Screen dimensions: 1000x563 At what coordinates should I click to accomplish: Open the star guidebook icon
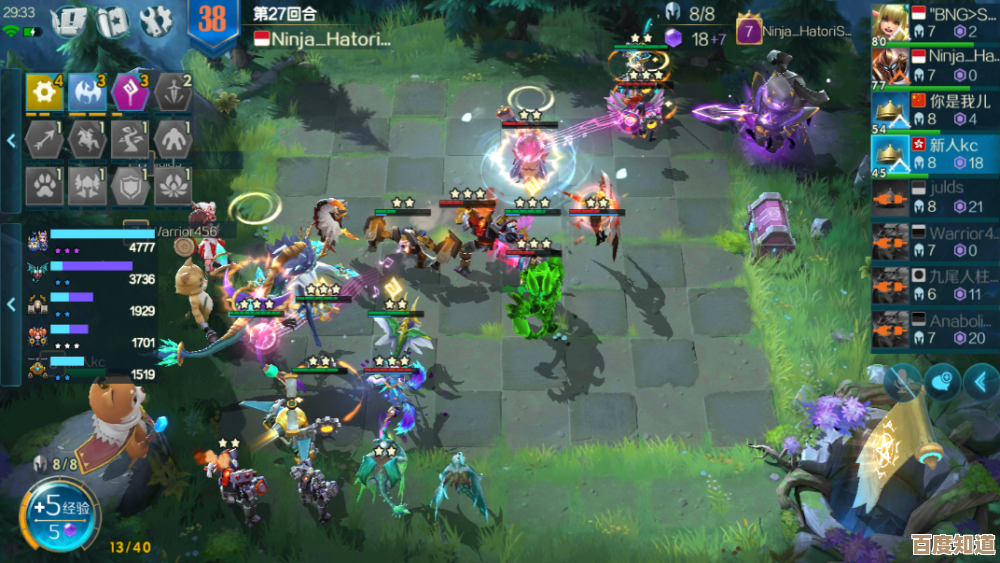coord(112,19)
